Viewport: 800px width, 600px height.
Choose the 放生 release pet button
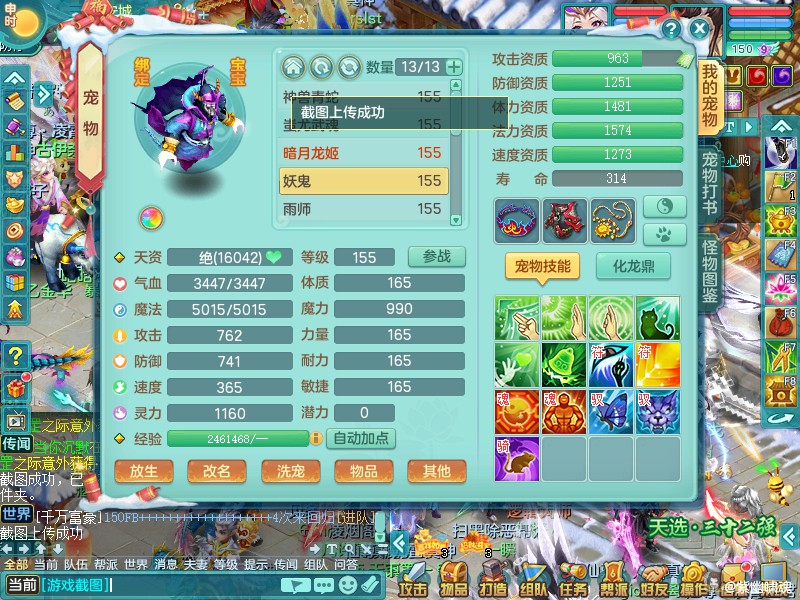click(144, 471)
